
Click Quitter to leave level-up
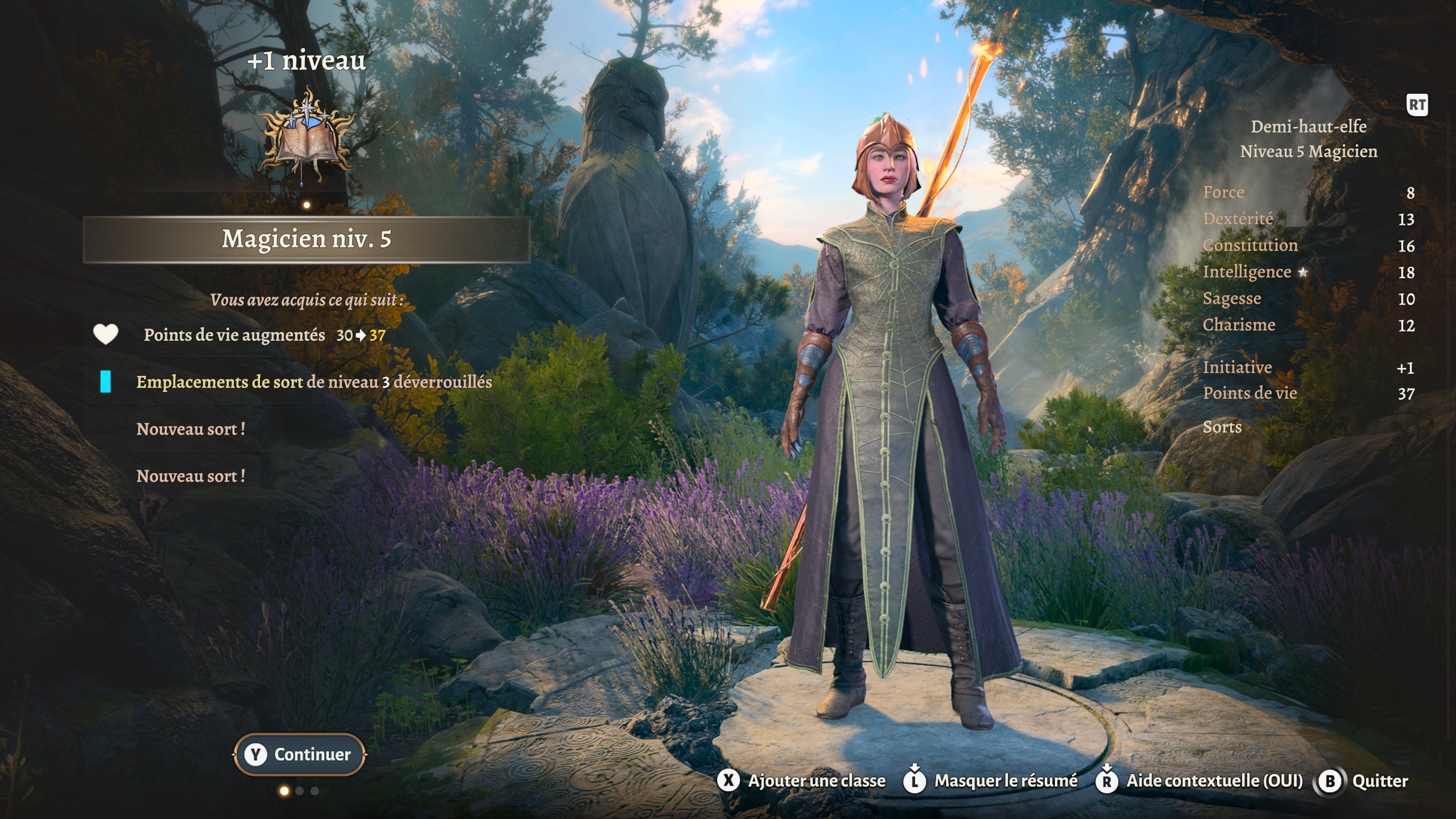coord(1363,781)
